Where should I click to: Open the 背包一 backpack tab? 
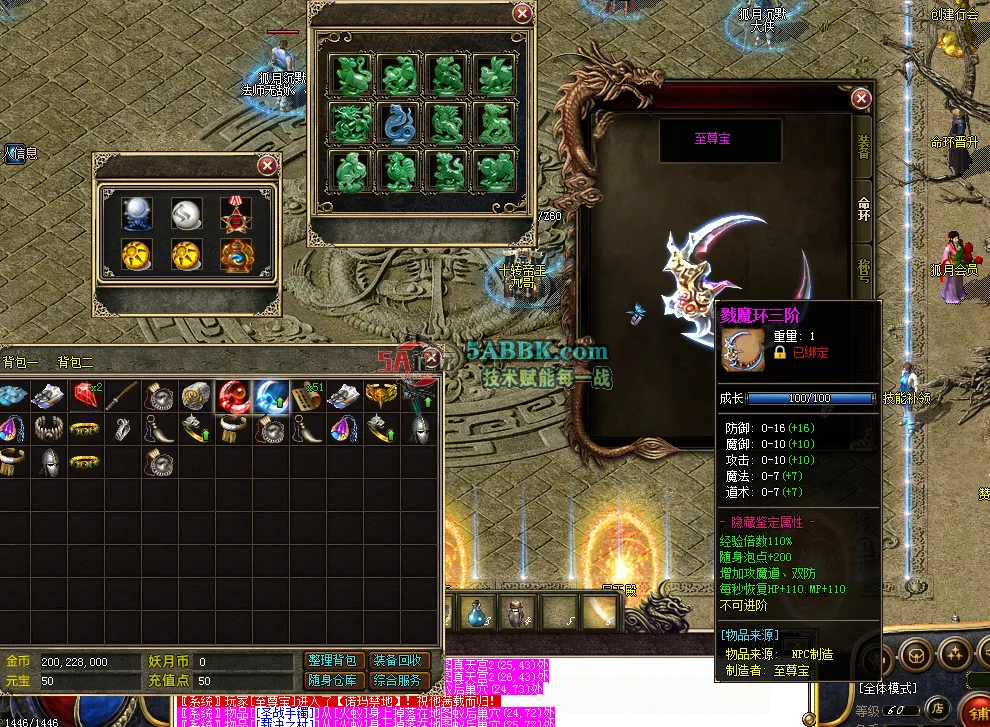click(20, 362)
